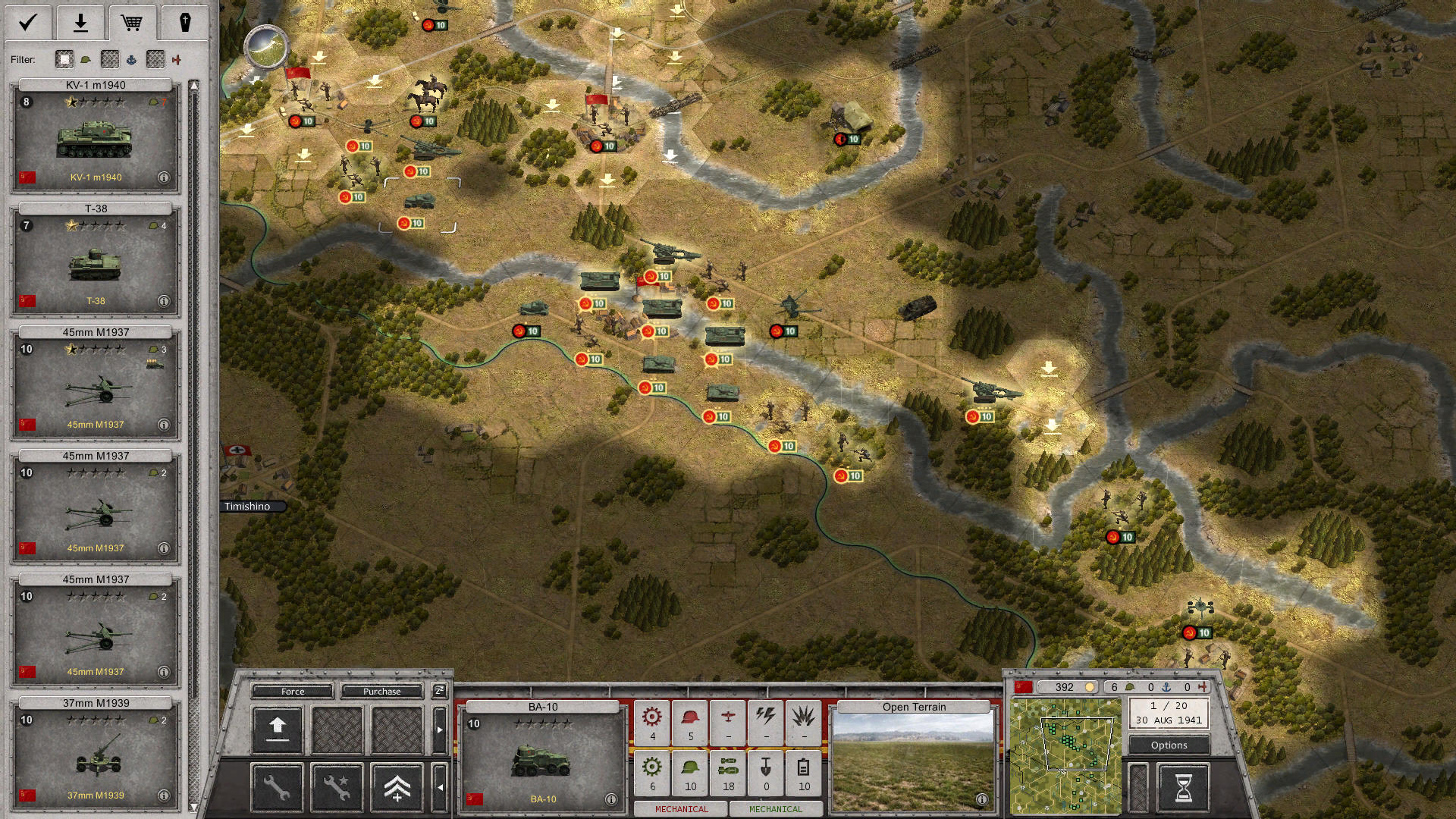Click the Force button
Viewport: 1456px width, 819px height.
point(292,691)
